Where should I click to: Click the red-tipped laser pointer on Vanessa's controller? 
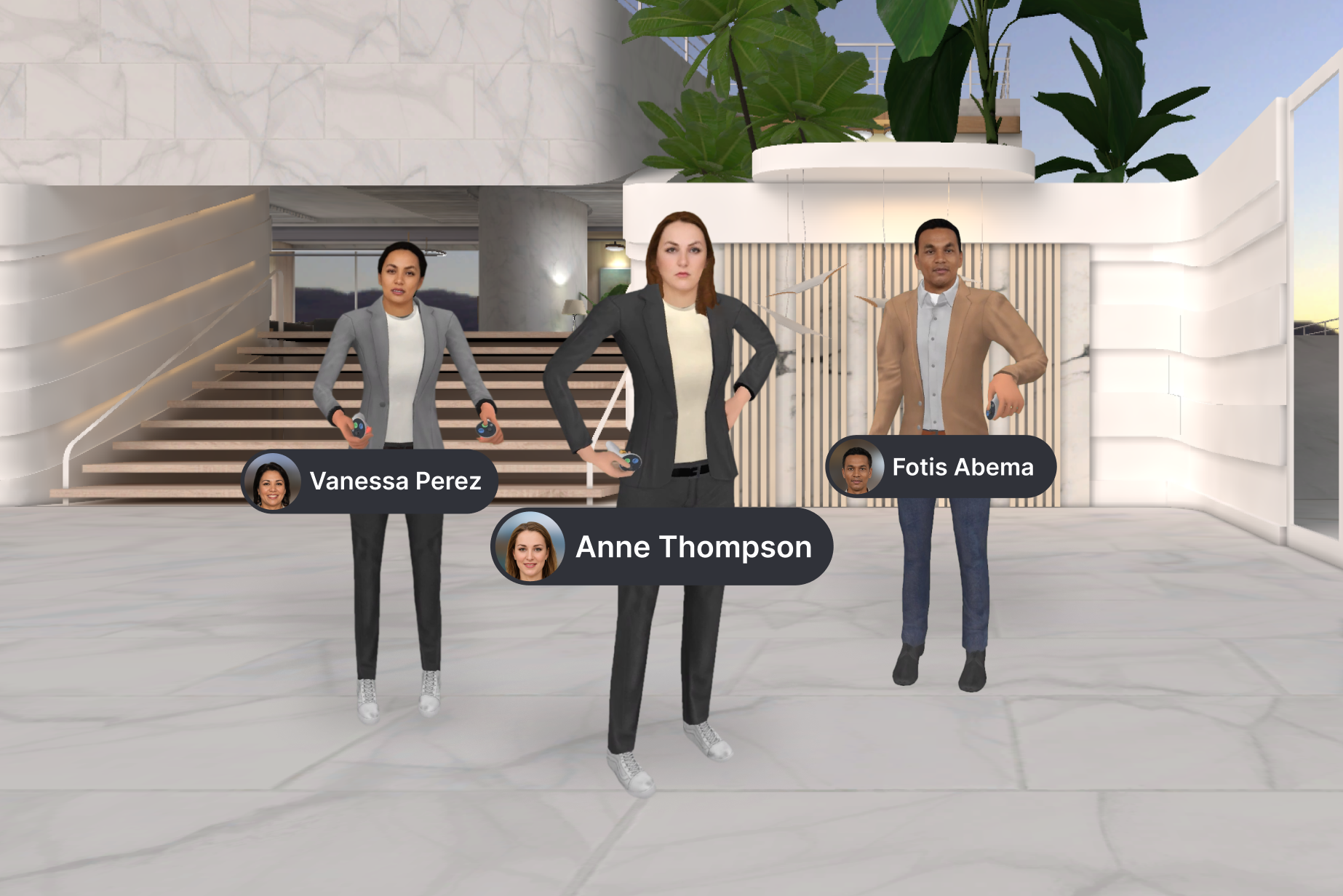click(368, 431)
